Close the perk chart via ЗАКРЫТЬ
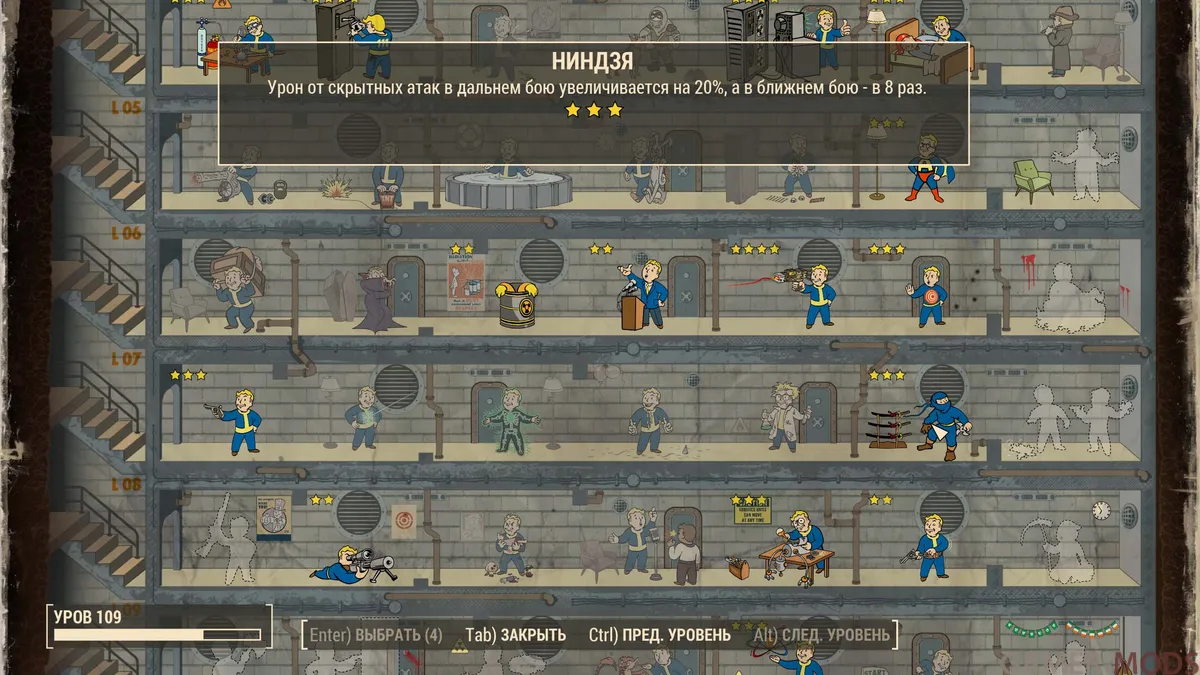Viewport: 1200px width, 675px height. (516, 635)
